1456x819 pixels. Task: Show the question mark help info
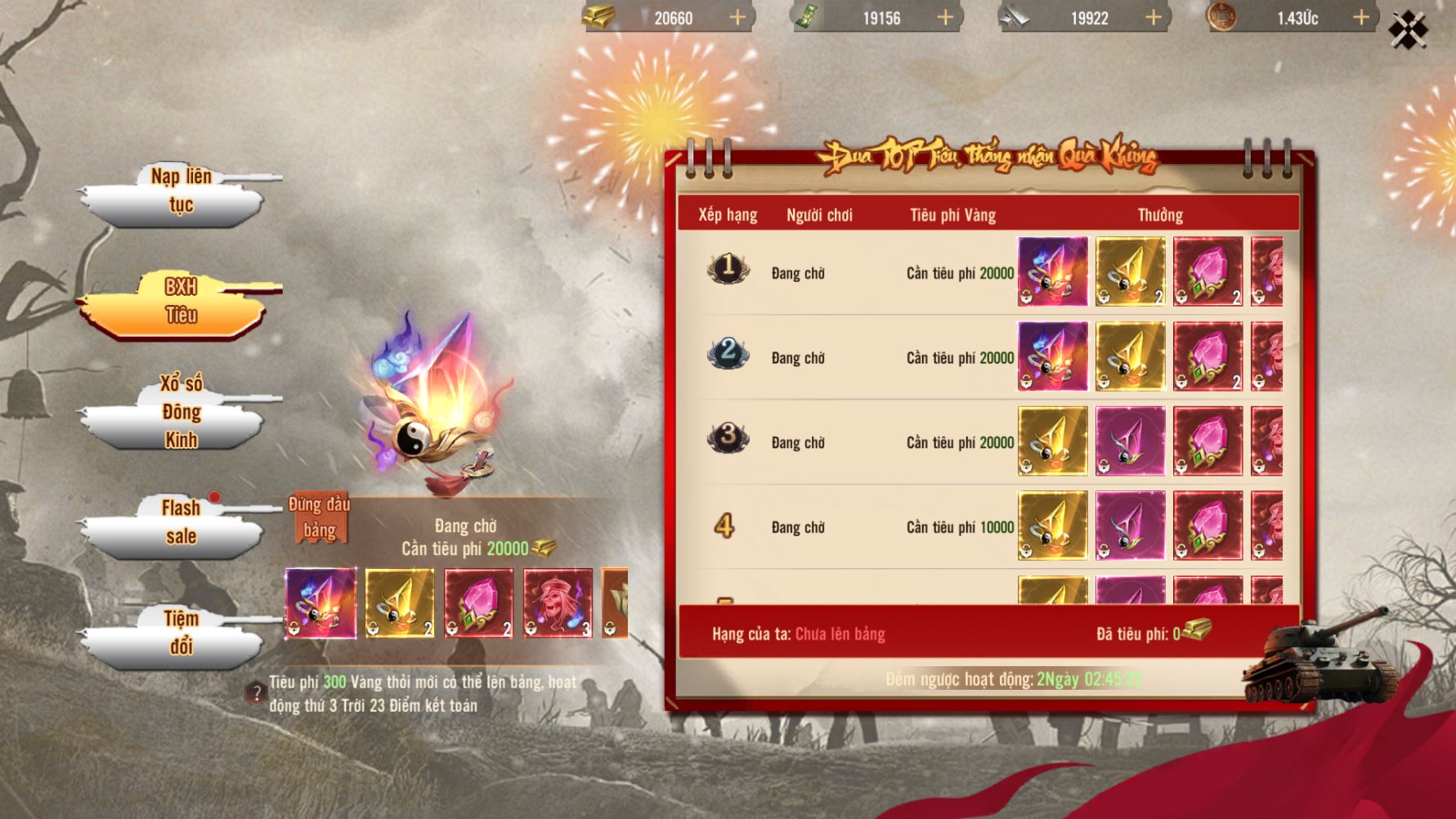click(256, 694)
